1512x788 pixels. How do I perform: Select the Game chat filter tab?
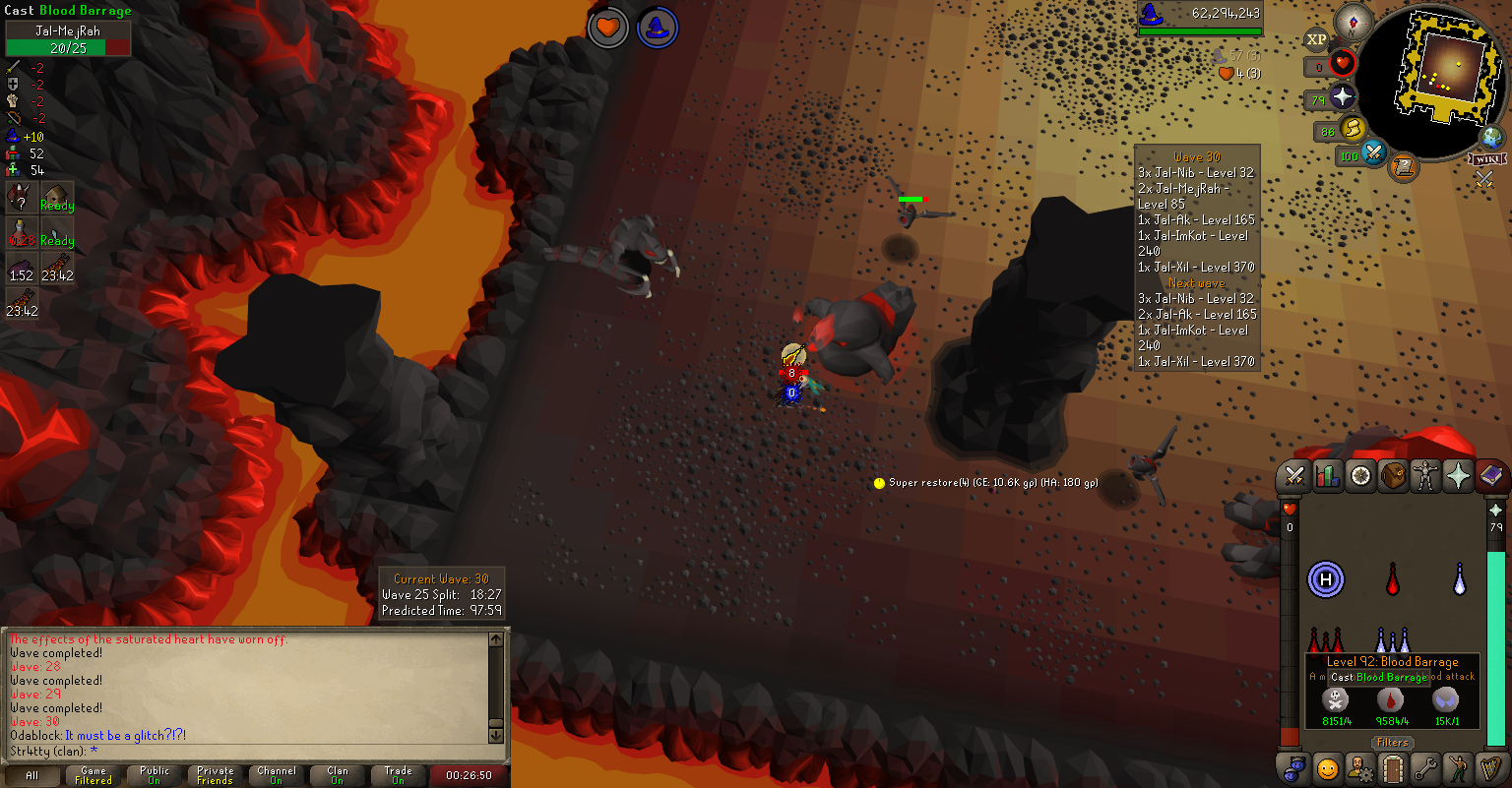(94, 775)
